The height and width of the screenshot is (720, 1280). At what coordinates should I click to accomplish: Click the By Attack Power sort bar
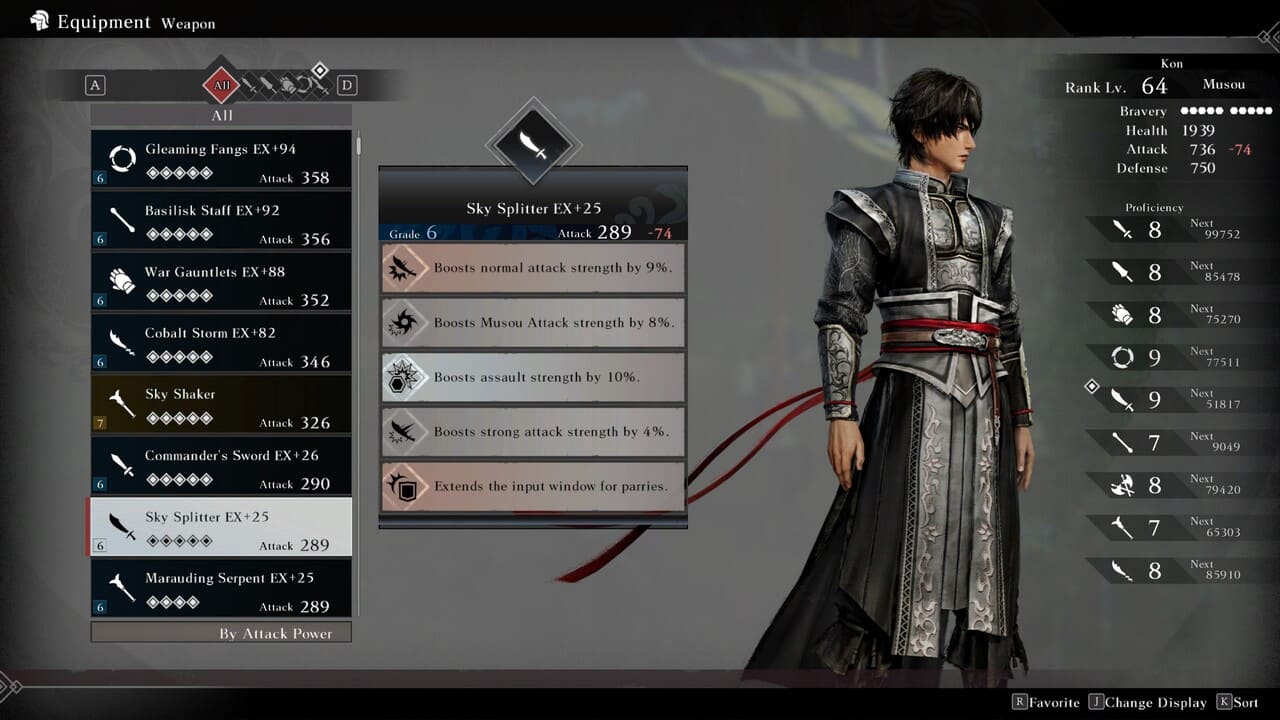(221, 633)
